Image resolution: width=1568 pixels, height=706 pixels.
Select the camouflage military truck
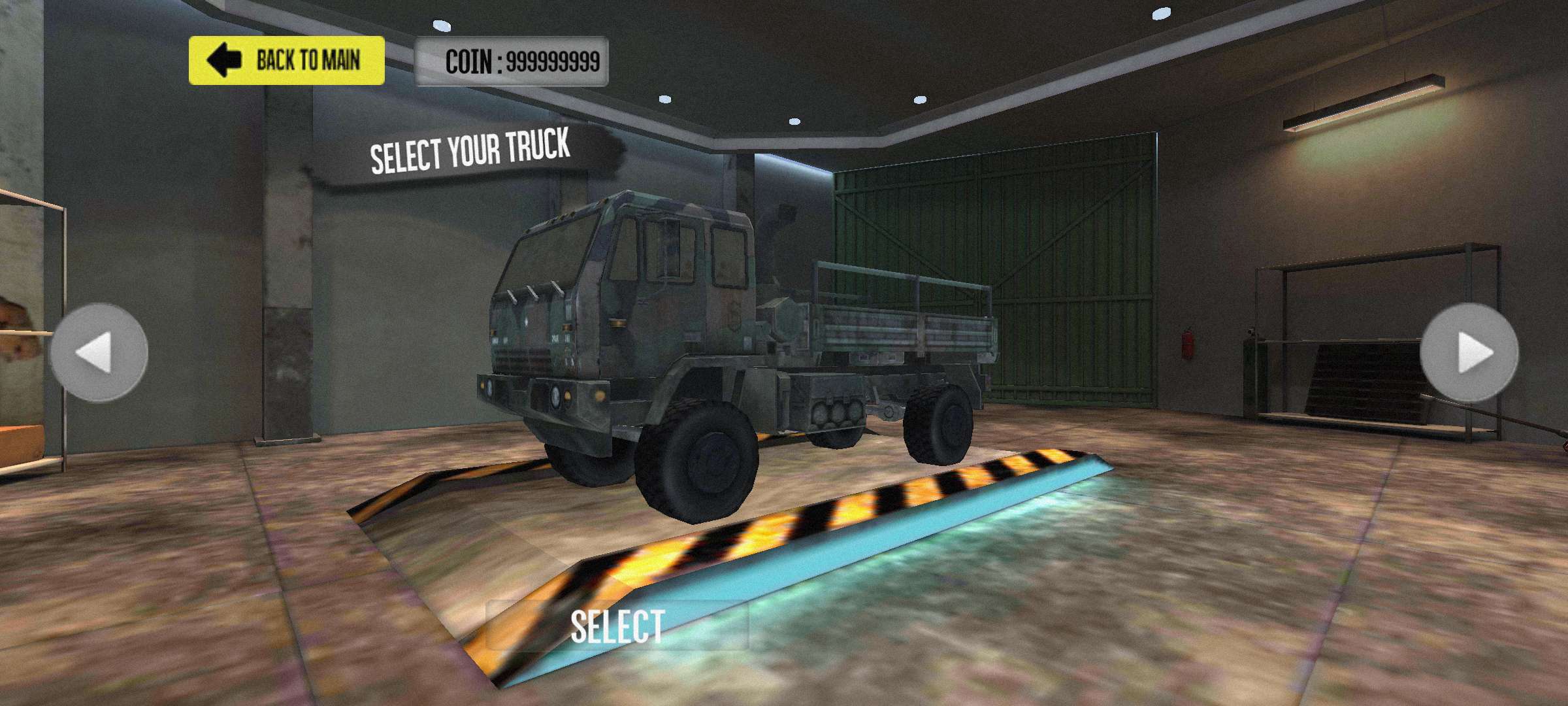coord(617,626)
